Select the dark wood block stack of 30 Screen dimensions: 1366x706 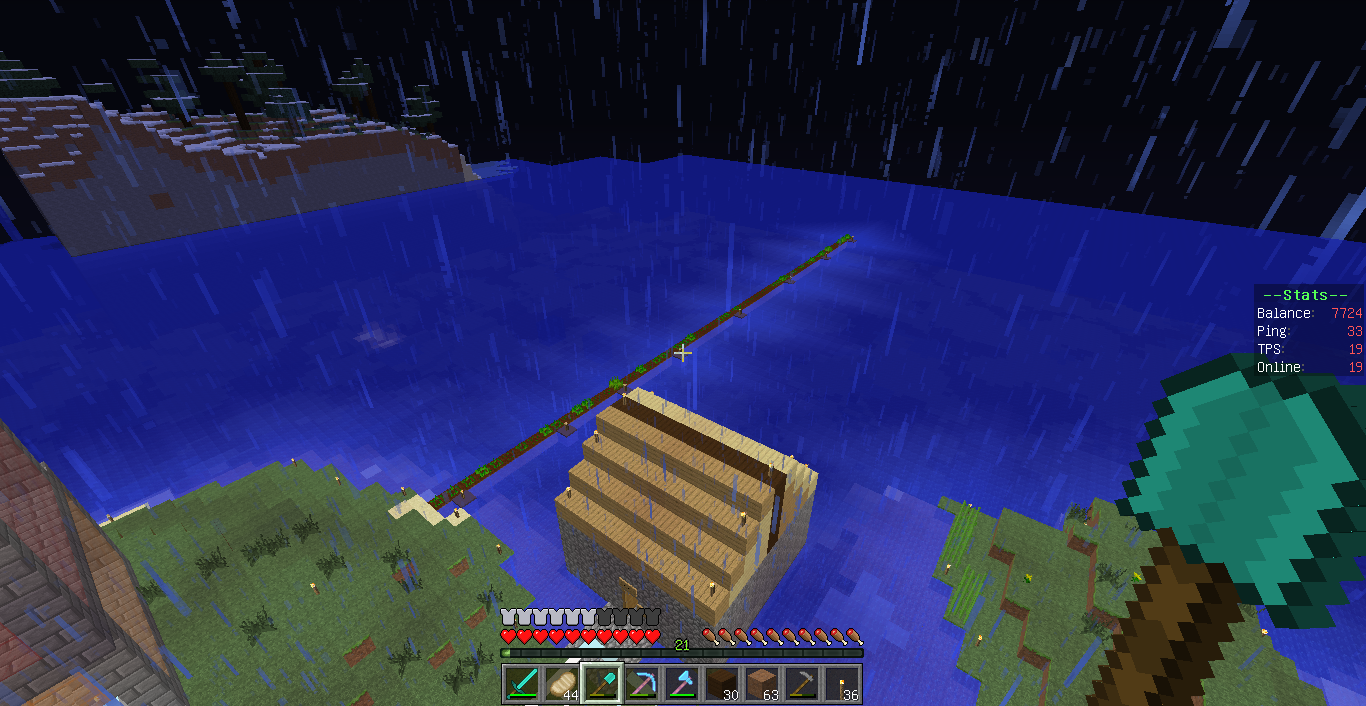pyautogui.click(x=722, y=683)
